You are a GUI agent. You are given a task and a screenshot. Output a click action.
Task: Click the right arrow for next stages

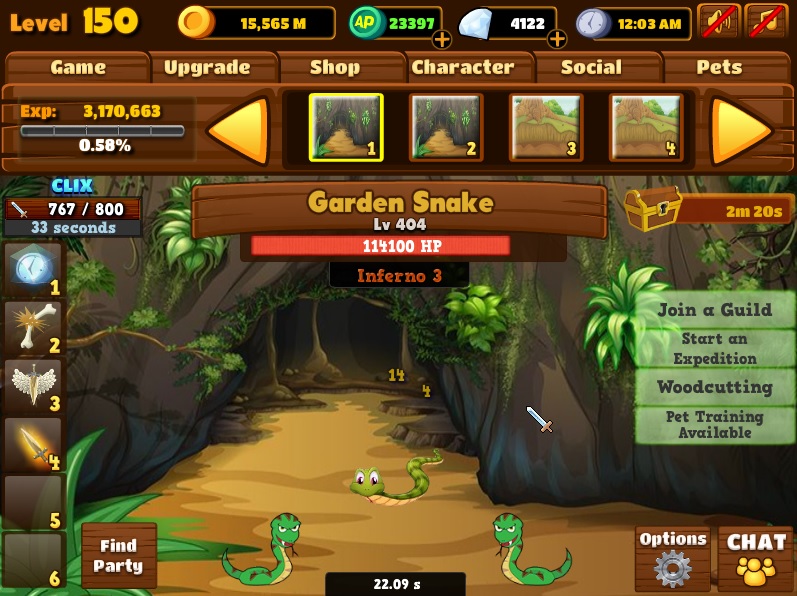741,130
